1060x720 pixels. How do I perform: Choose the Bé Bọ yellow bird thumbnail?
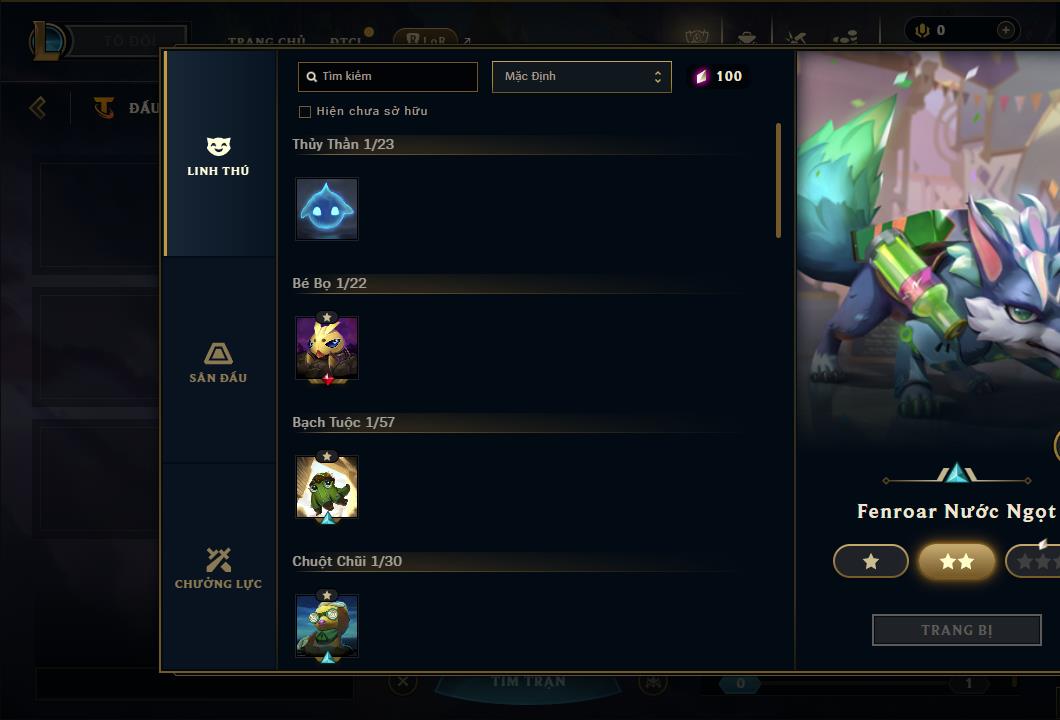tap(327, 348)
